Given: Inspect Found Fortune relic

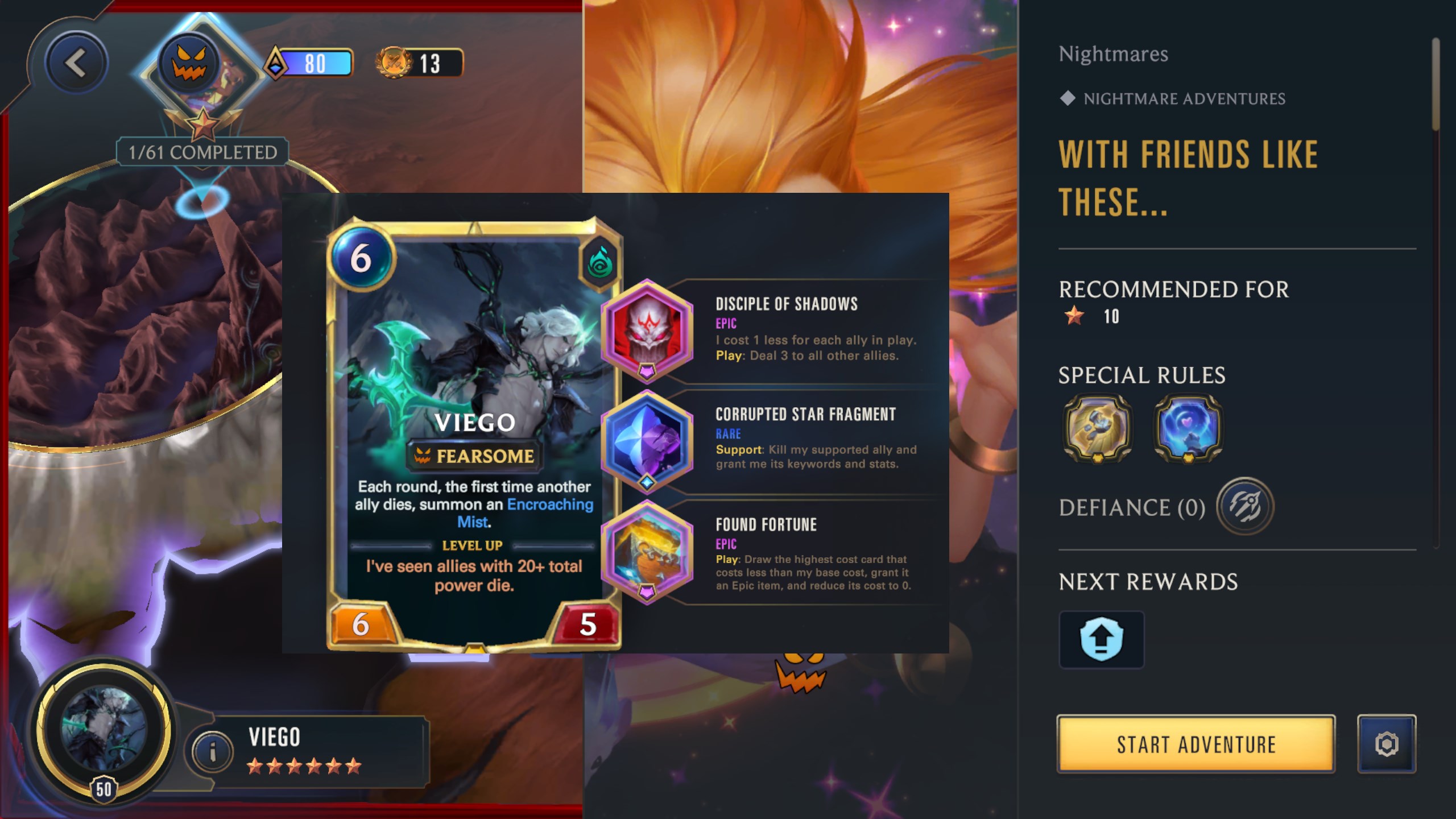Looking at the screenshot, I should click(647, 552).
